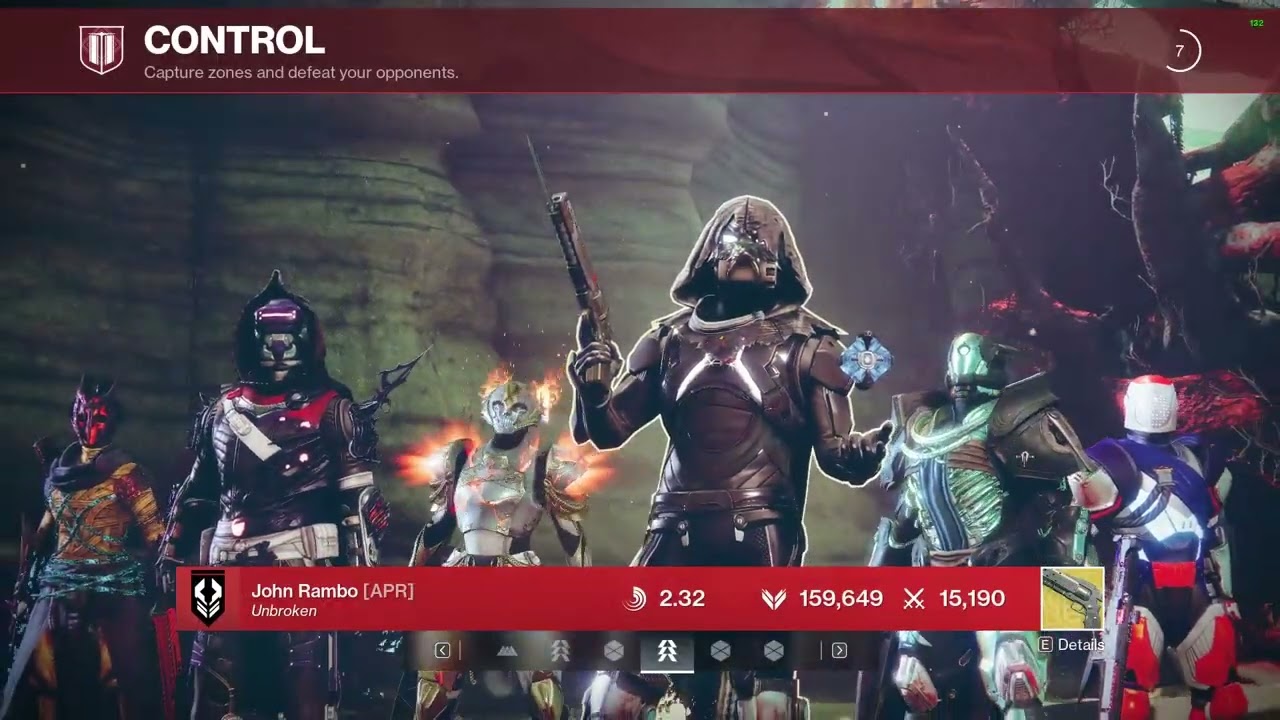1280x720 pixels.
Task: Choose the Warlock class icon in the player strip
Action: 508,651
